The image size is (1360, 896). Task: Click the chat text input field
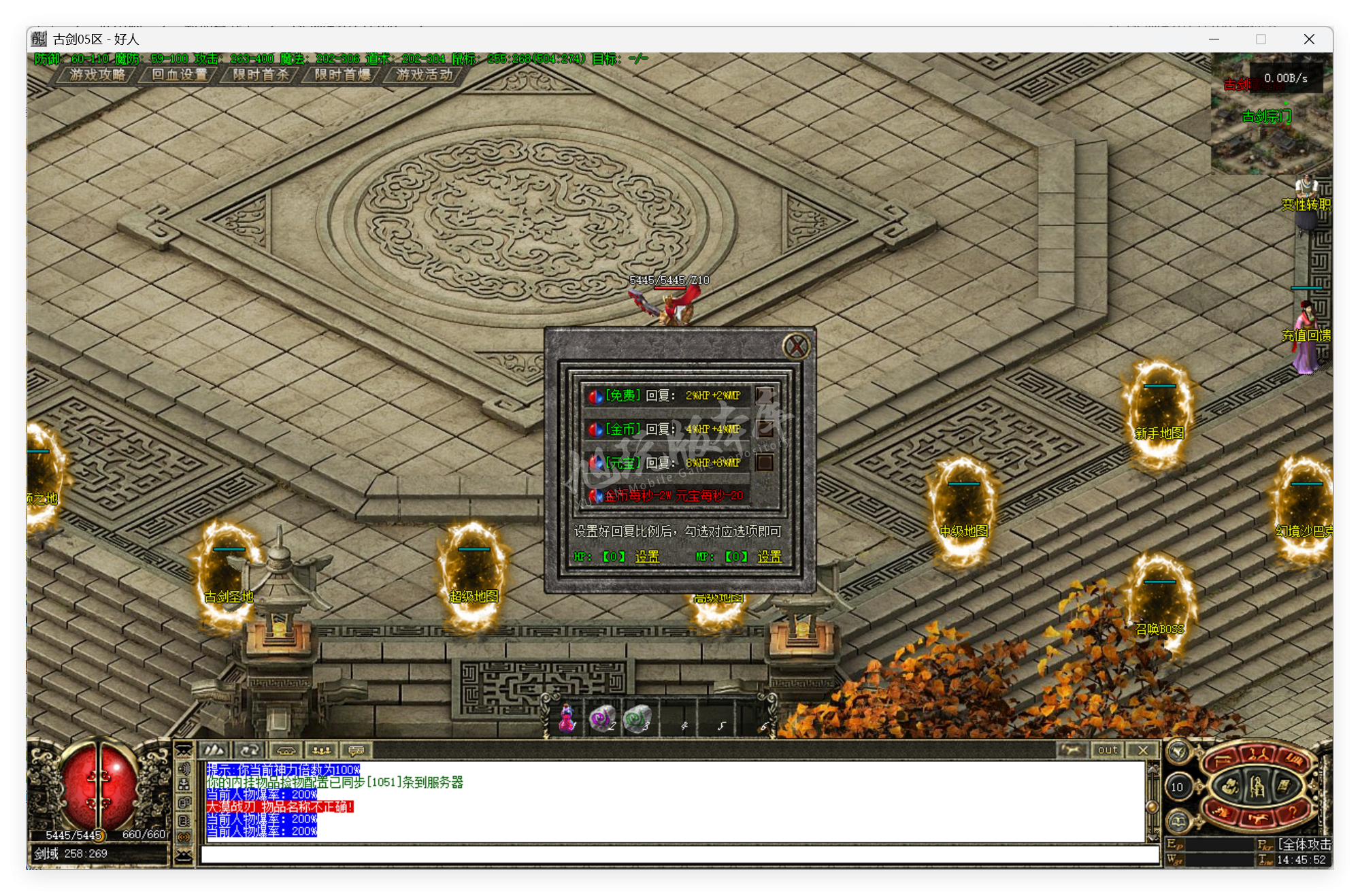[x=679, y=854]
